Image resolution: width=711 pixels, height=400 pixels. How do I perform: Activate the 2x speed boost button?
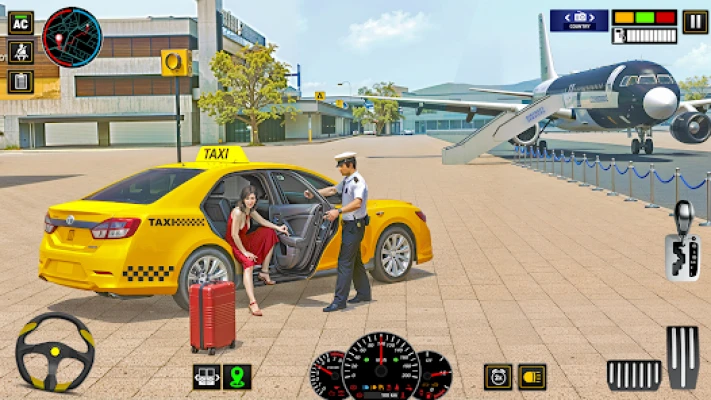(x=498, y=376)
